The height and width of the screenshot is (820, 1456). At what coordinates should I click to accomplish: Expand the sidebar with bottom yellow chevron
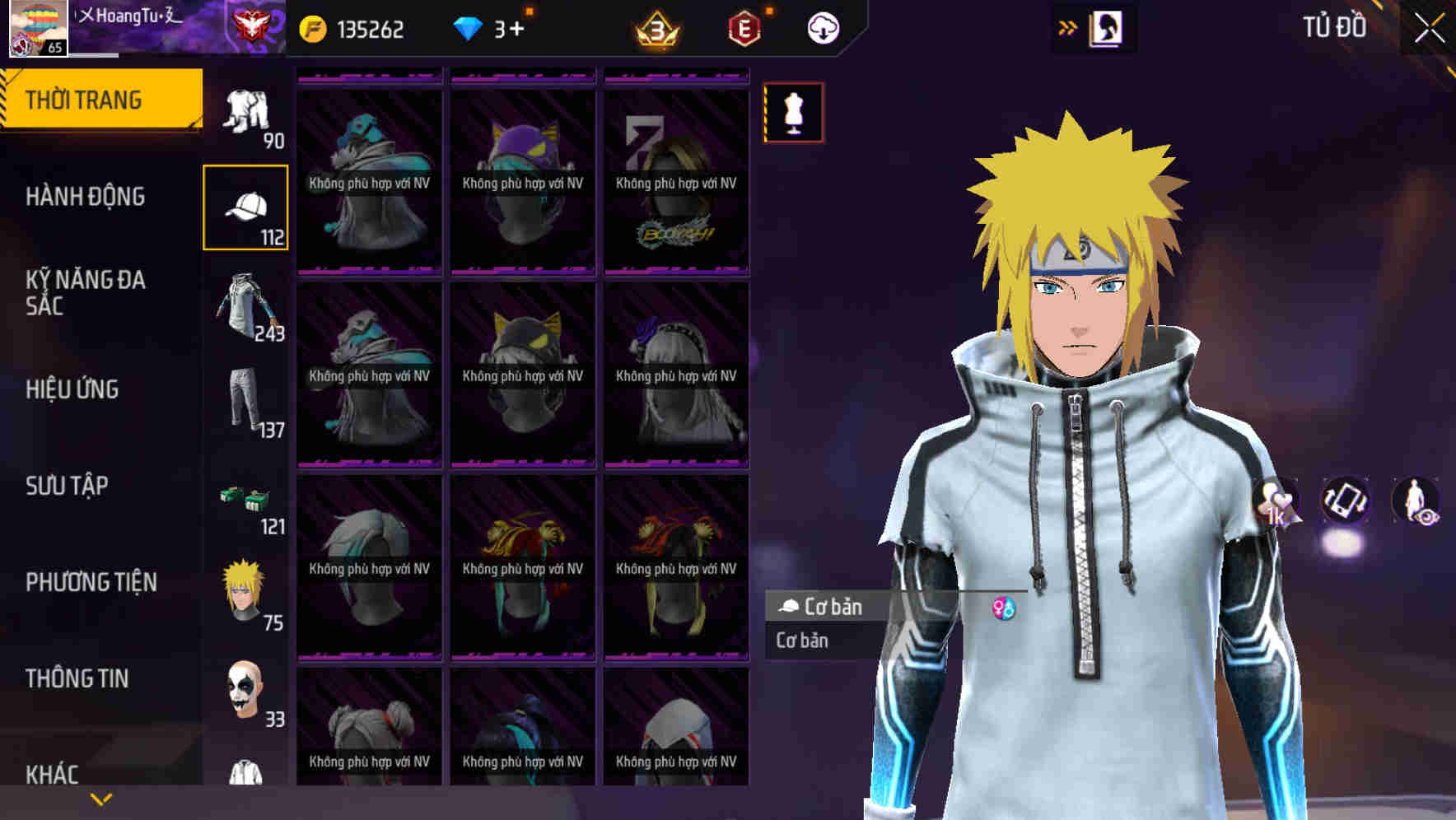coord(101,799)
